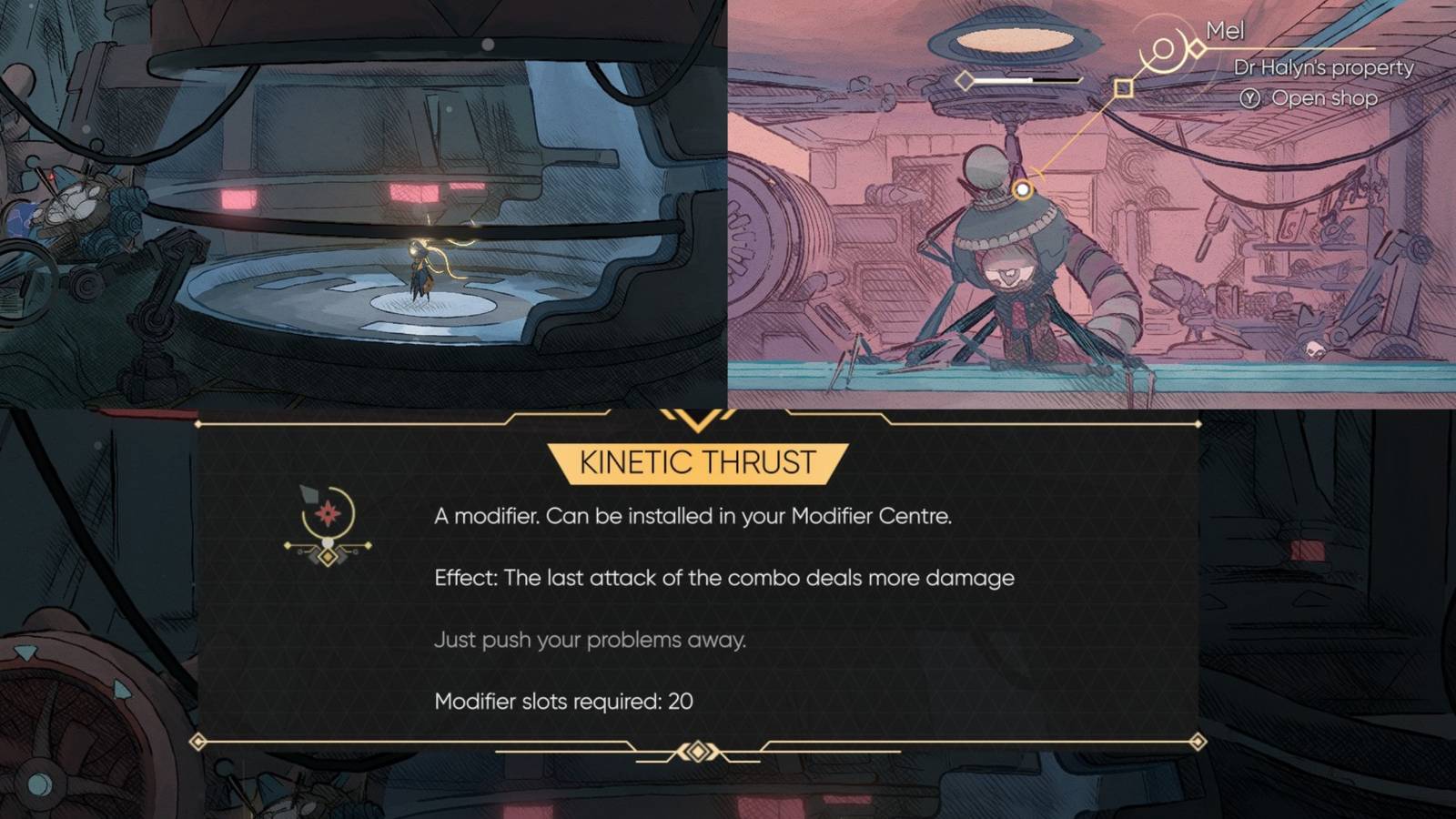
Task: Click the 'Mel' nameplate
Action: [1225, 30]
